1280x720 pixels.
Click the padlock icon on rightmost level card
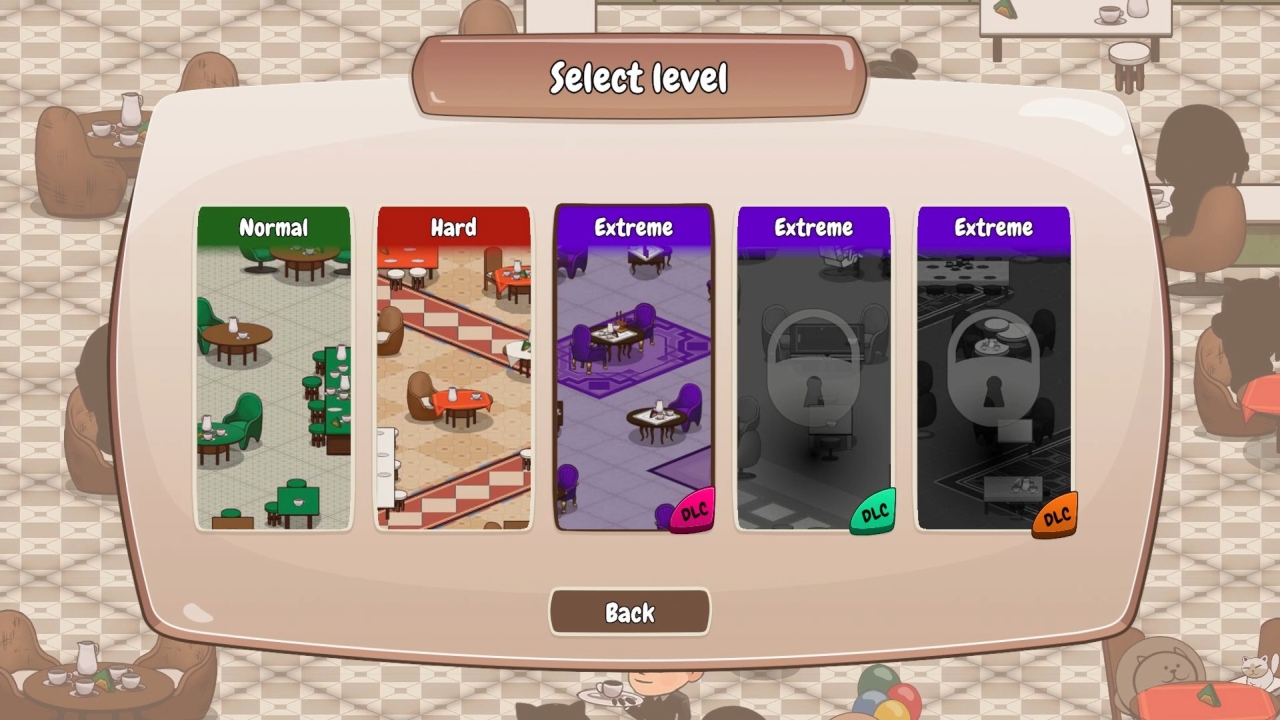point(992,370)
